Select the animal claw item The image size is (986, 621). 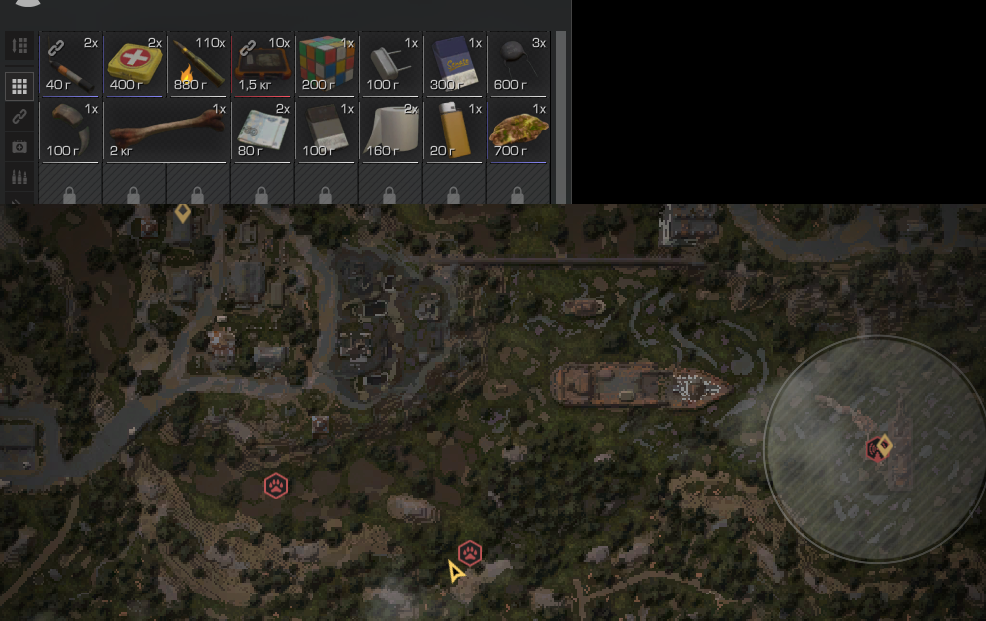70,130
